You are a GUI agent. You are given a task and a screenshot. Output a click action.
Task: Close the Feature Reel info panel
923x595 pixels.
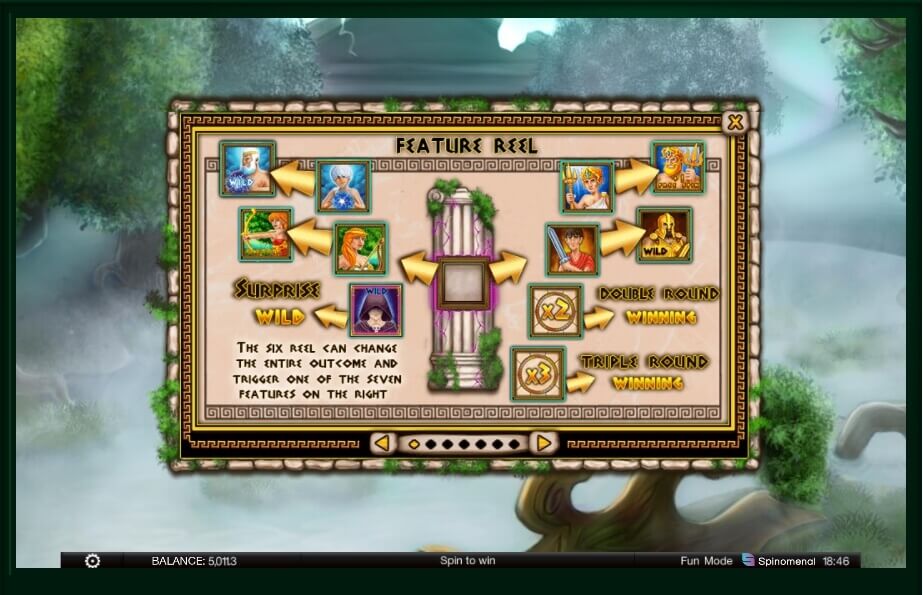click(x=735, y=122)
